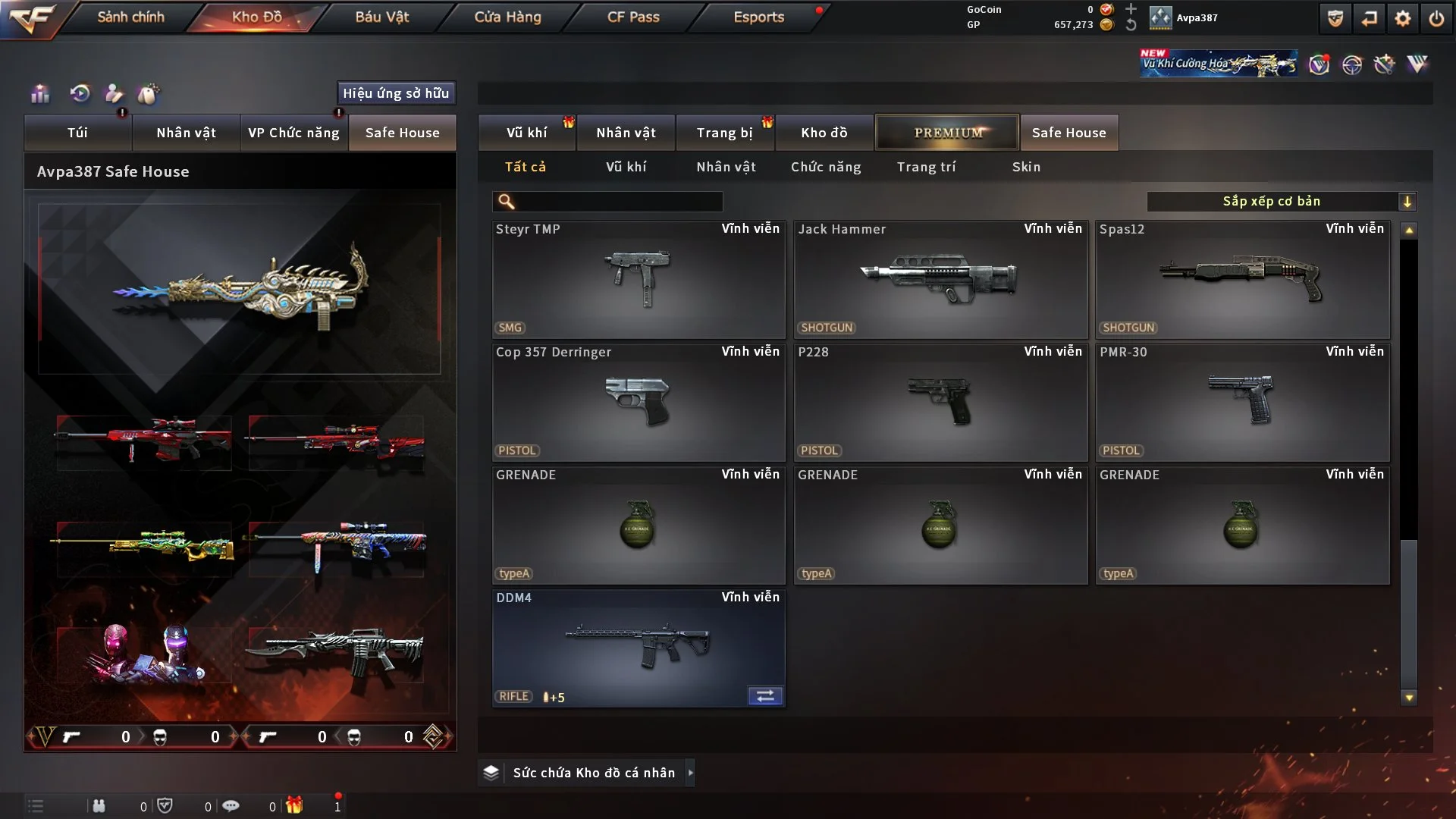
Task: Show the Chức năng filter
Action: click(x=826, y=167)
